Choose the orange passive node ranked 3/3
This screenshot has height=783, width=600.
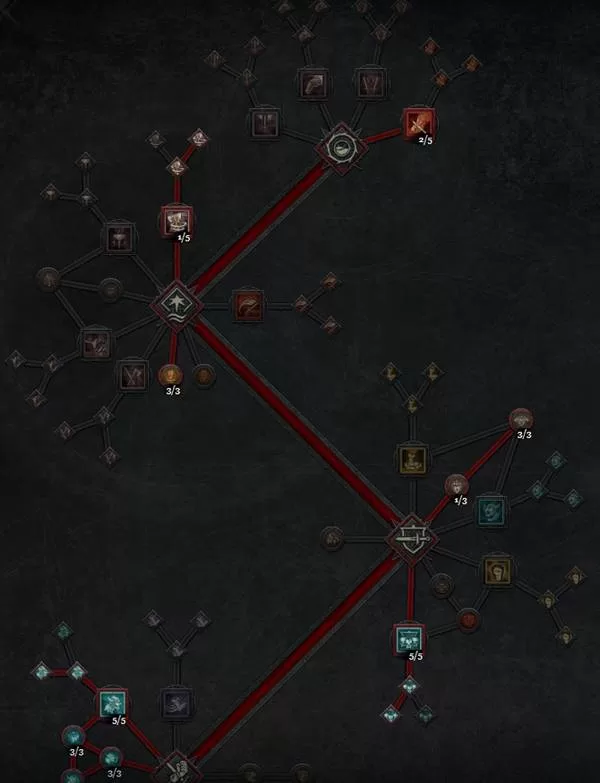pyautogui.click(x=171, y=376)
